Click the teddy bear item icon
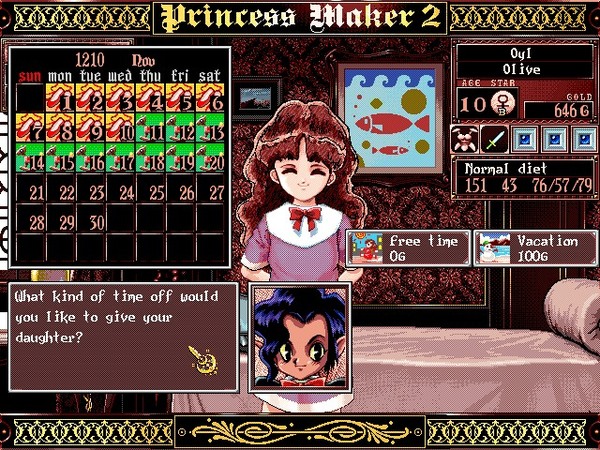This screenshot has height=450, width=600. click(x=465, y=138)
